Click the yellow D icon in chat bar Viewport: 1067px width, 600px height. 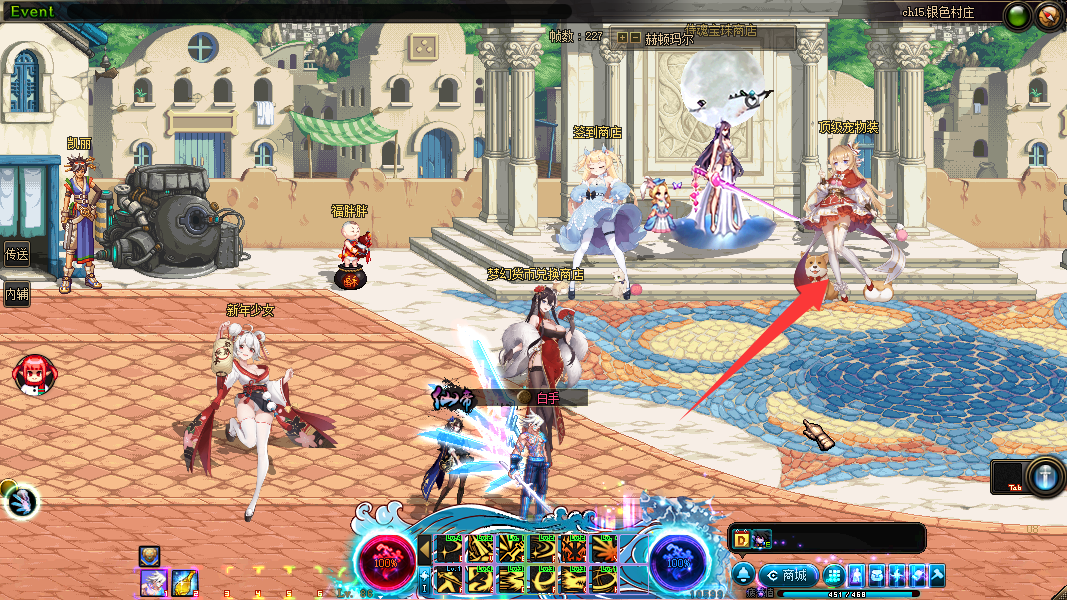pos(742,539)
